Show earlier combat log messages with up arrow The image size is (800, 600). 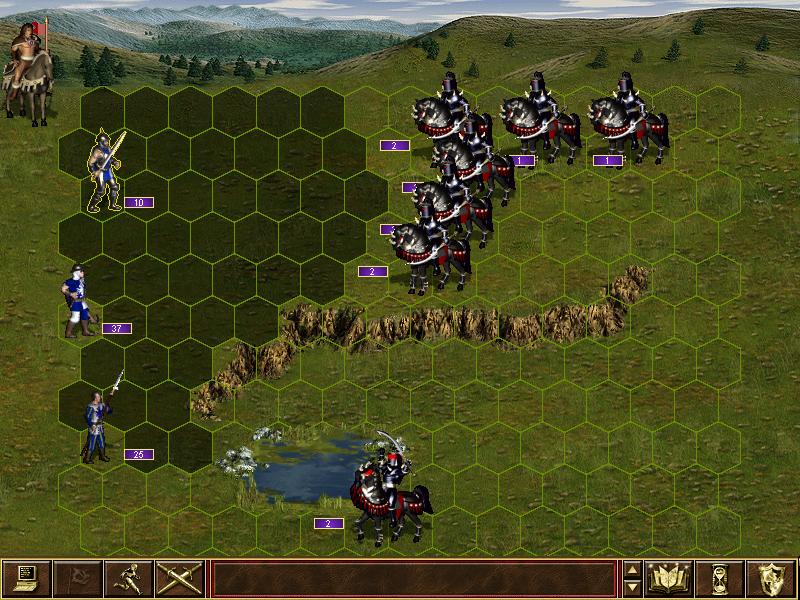pos(632,570)
